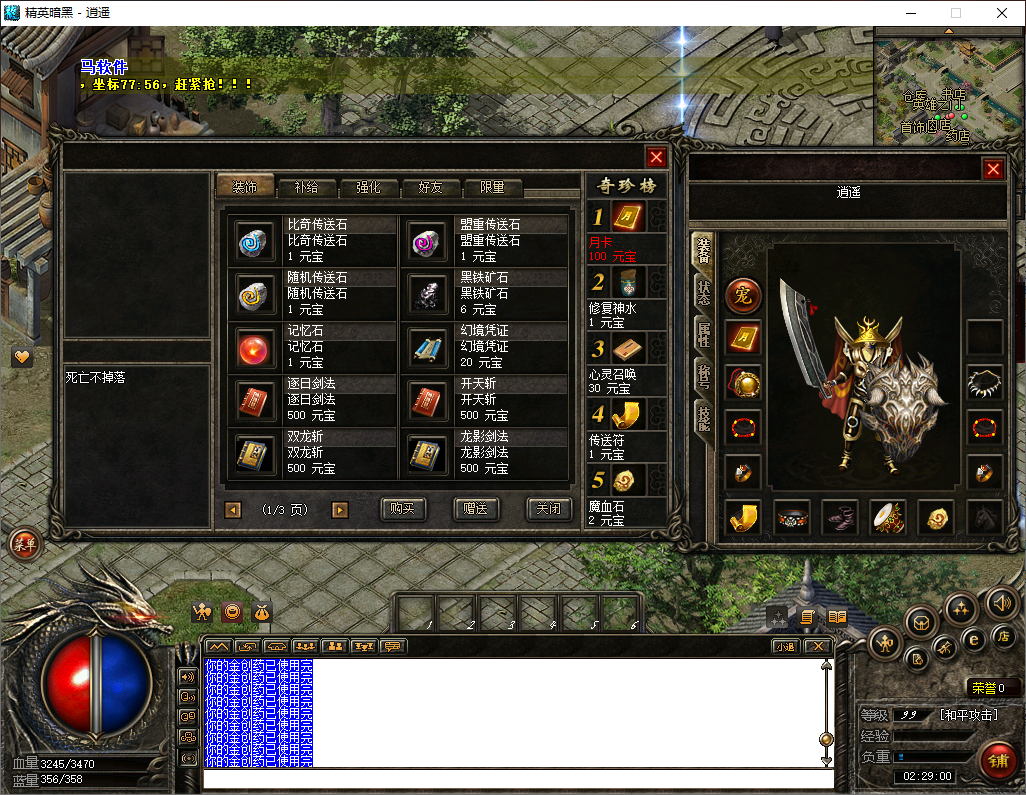Select 月卡 in the 奇珍榜 list
1026x795 pixels.
[627, 217]
